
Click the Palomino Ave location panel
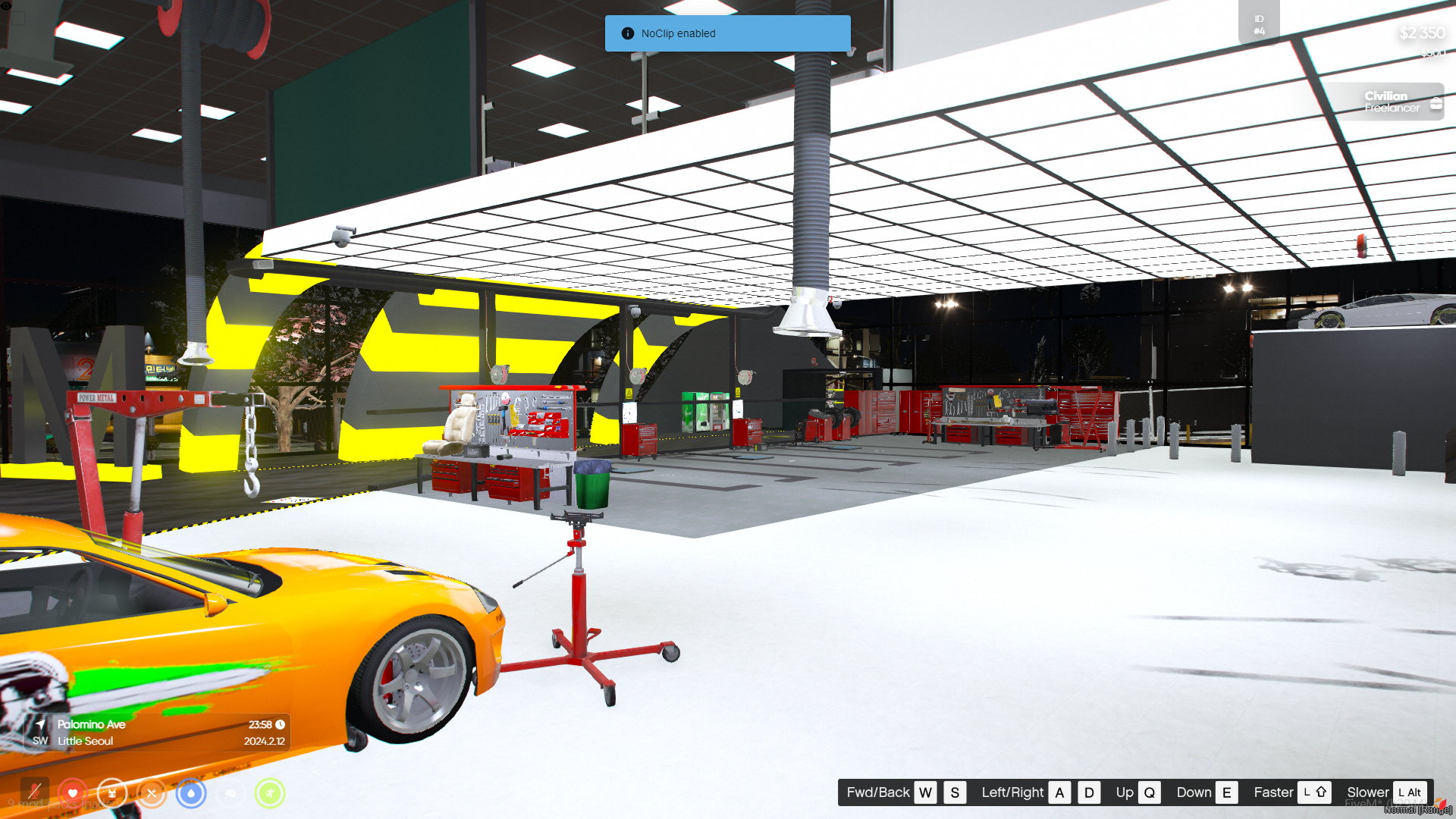point(159,733)
